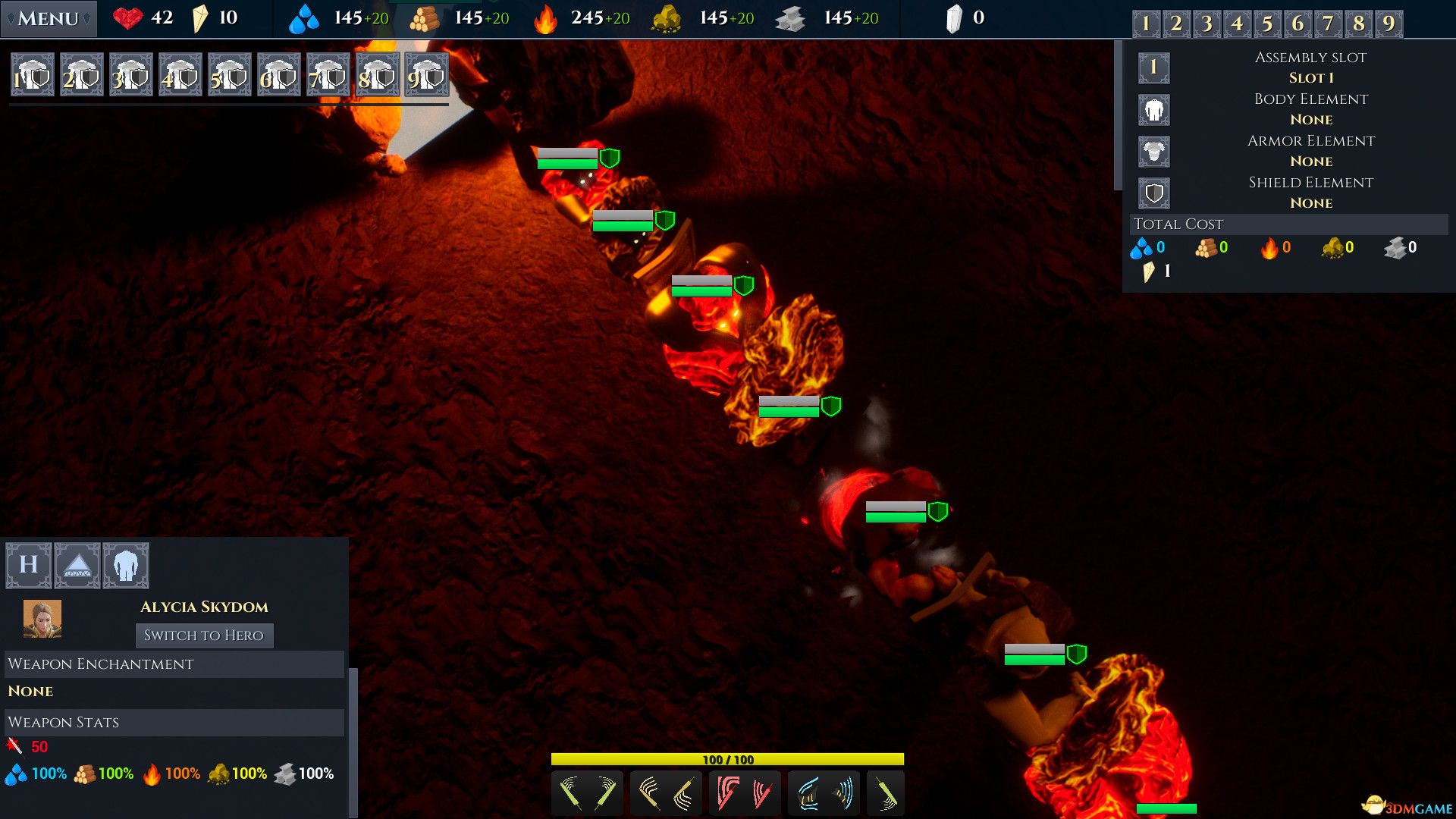The image size is (1456, 819).
Task: Select golem shield slot numbered 9
Action: pos(427,74)
